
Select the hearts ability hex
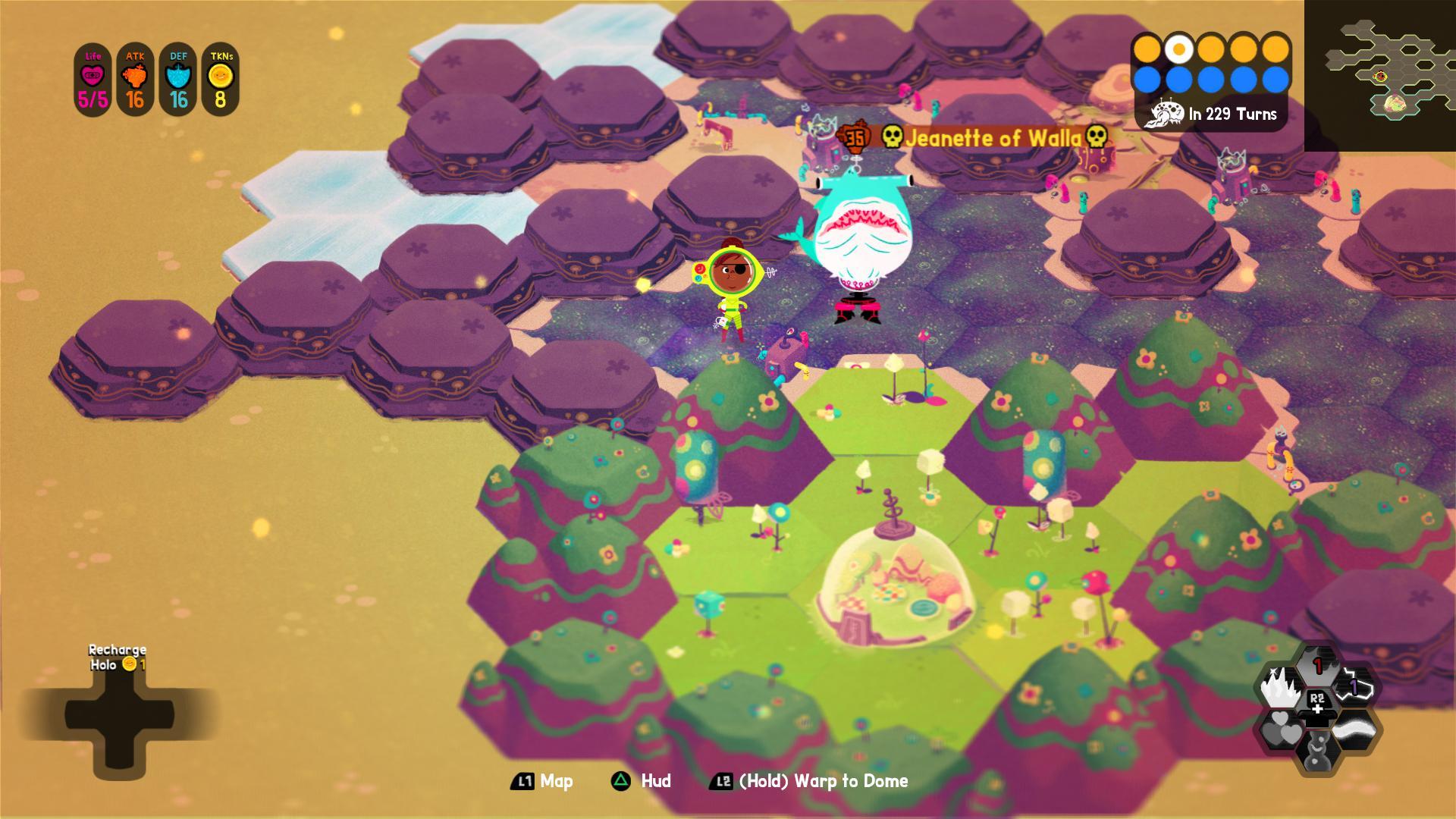(1282, 729)
